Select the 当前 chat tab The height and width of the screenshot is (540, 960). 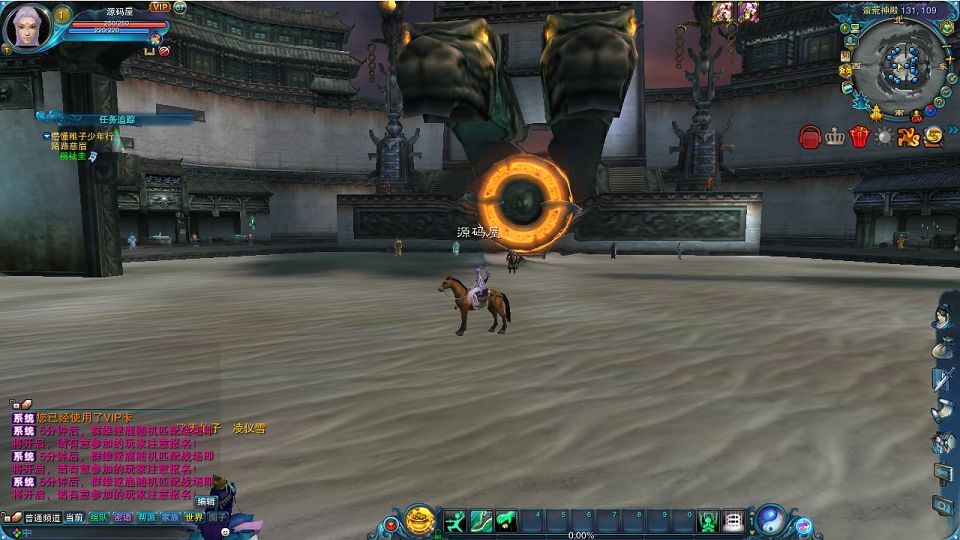(75, 517)
